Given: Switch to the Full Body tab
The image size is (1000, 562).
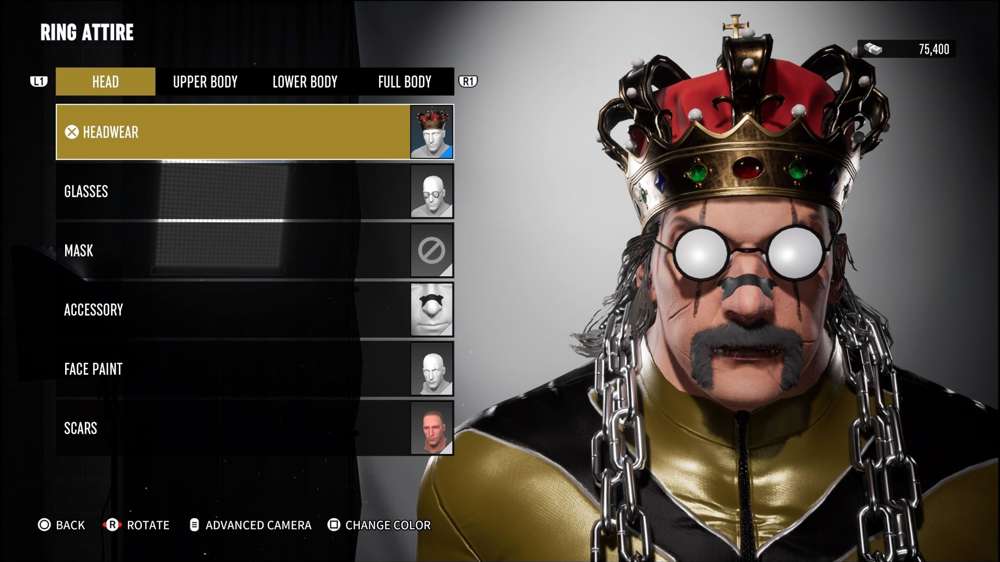Looking at the screenshot, I should pyautogui.click(x=404, y=82).
